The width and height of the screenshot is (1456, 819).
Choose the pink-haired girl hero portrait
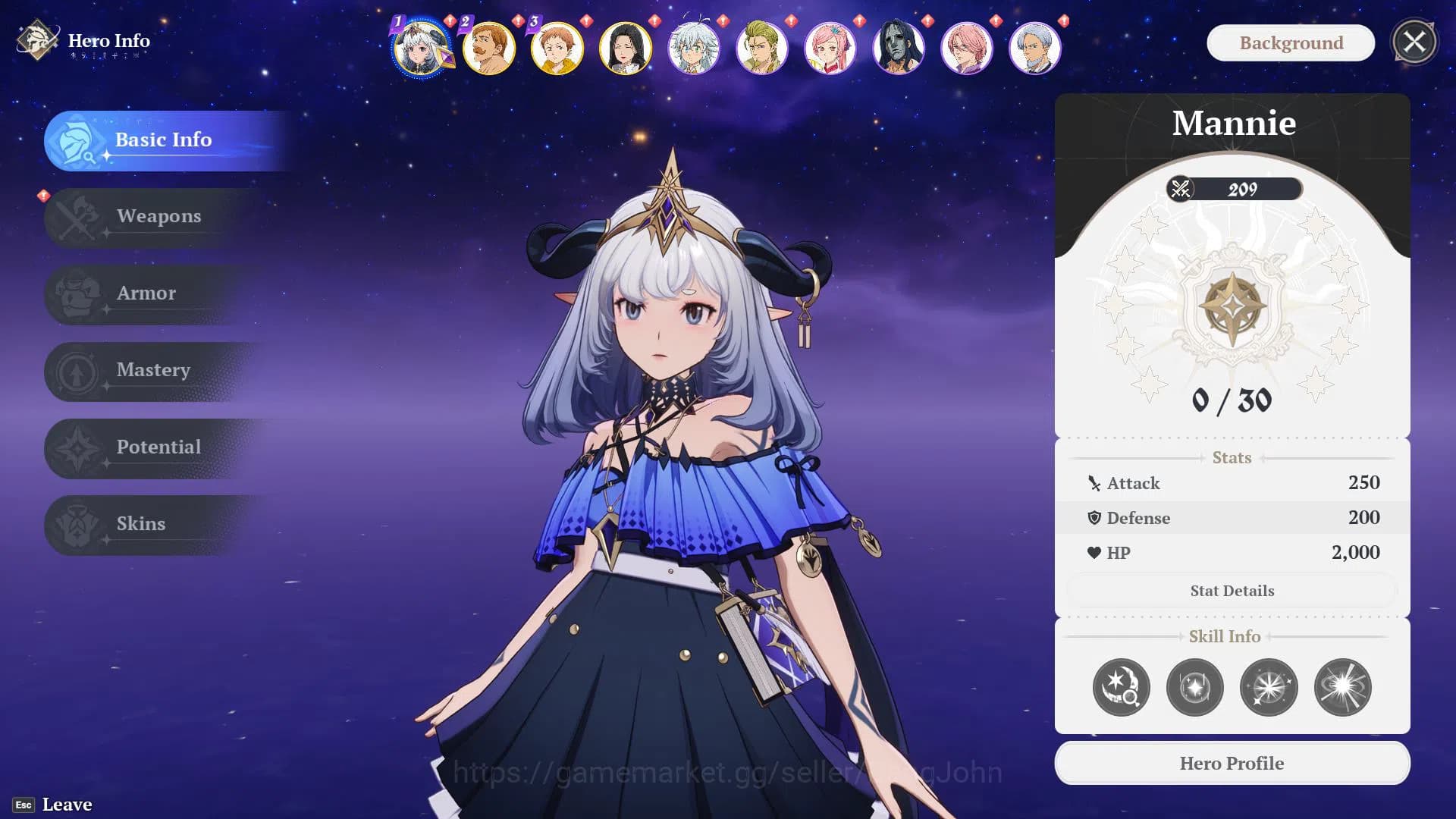tap(830, 49)
